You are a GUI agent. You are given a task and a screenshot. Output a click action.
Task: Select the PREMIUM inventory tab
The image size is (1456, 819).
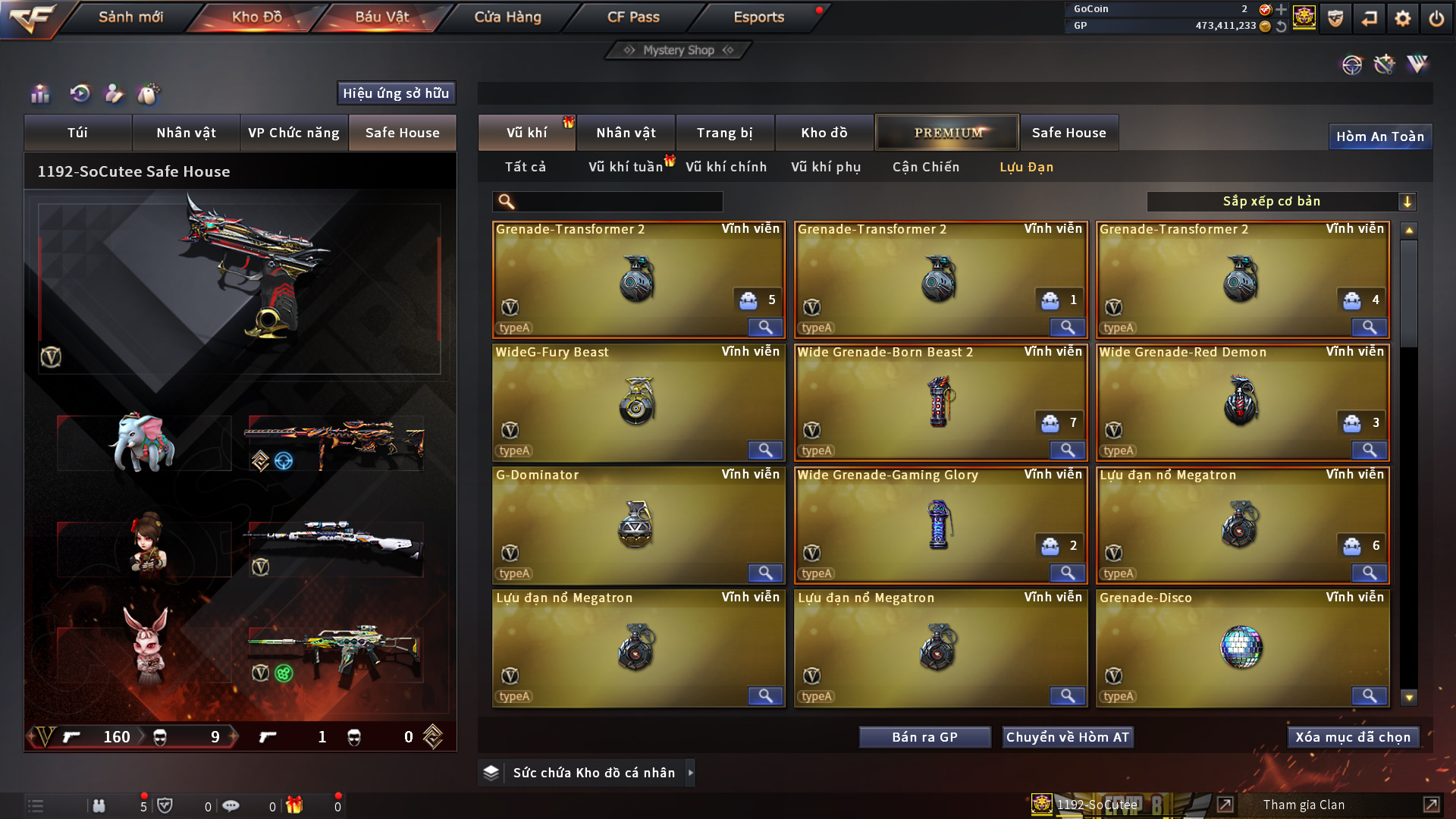coord(947,133)
